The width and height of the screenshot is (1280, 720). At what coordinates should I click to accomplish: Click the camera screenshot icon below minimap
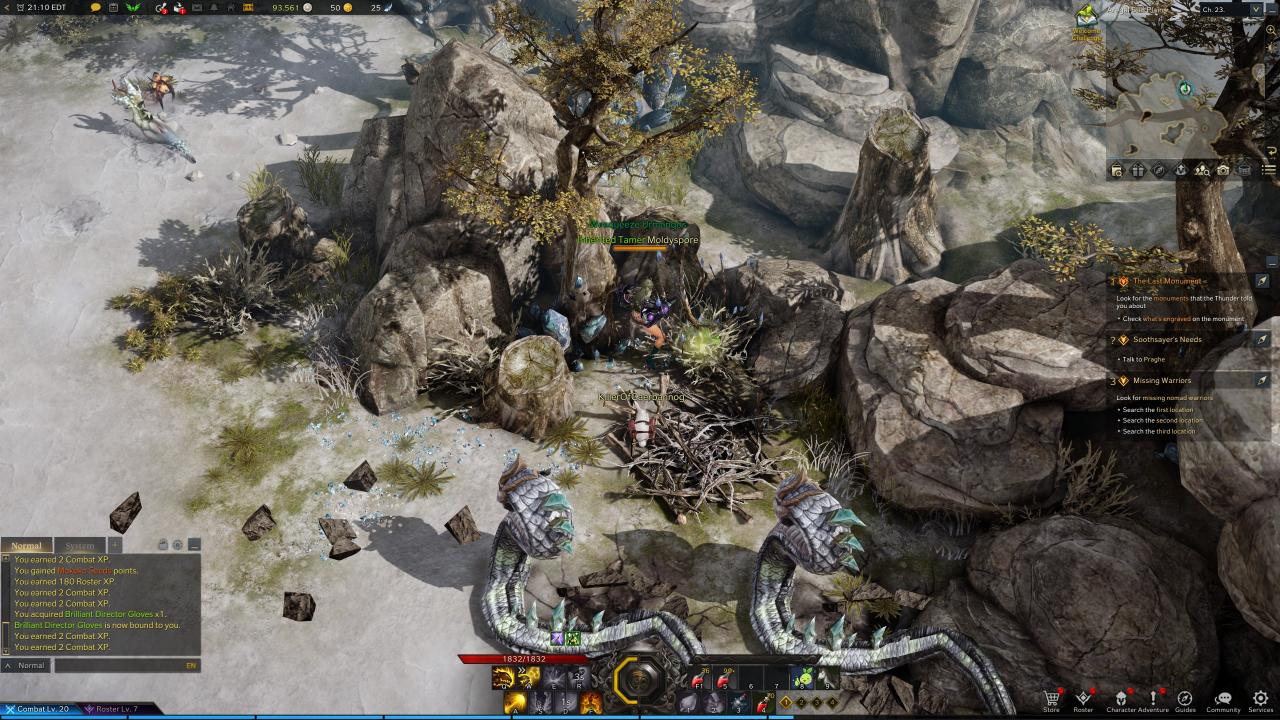click(1223, 171)
